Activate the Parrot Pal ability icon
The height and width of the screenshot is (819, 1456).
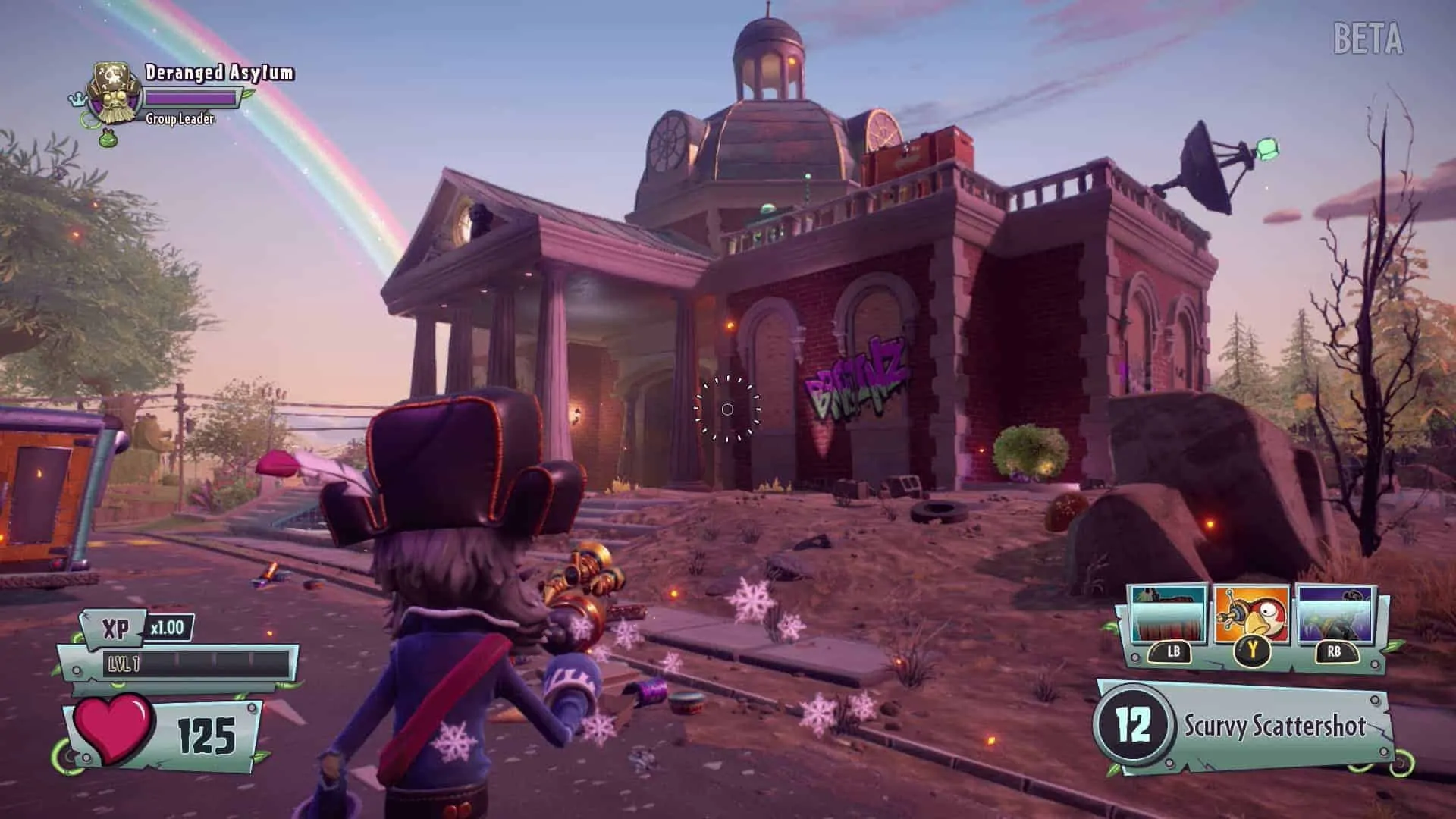click(1251, 616)
